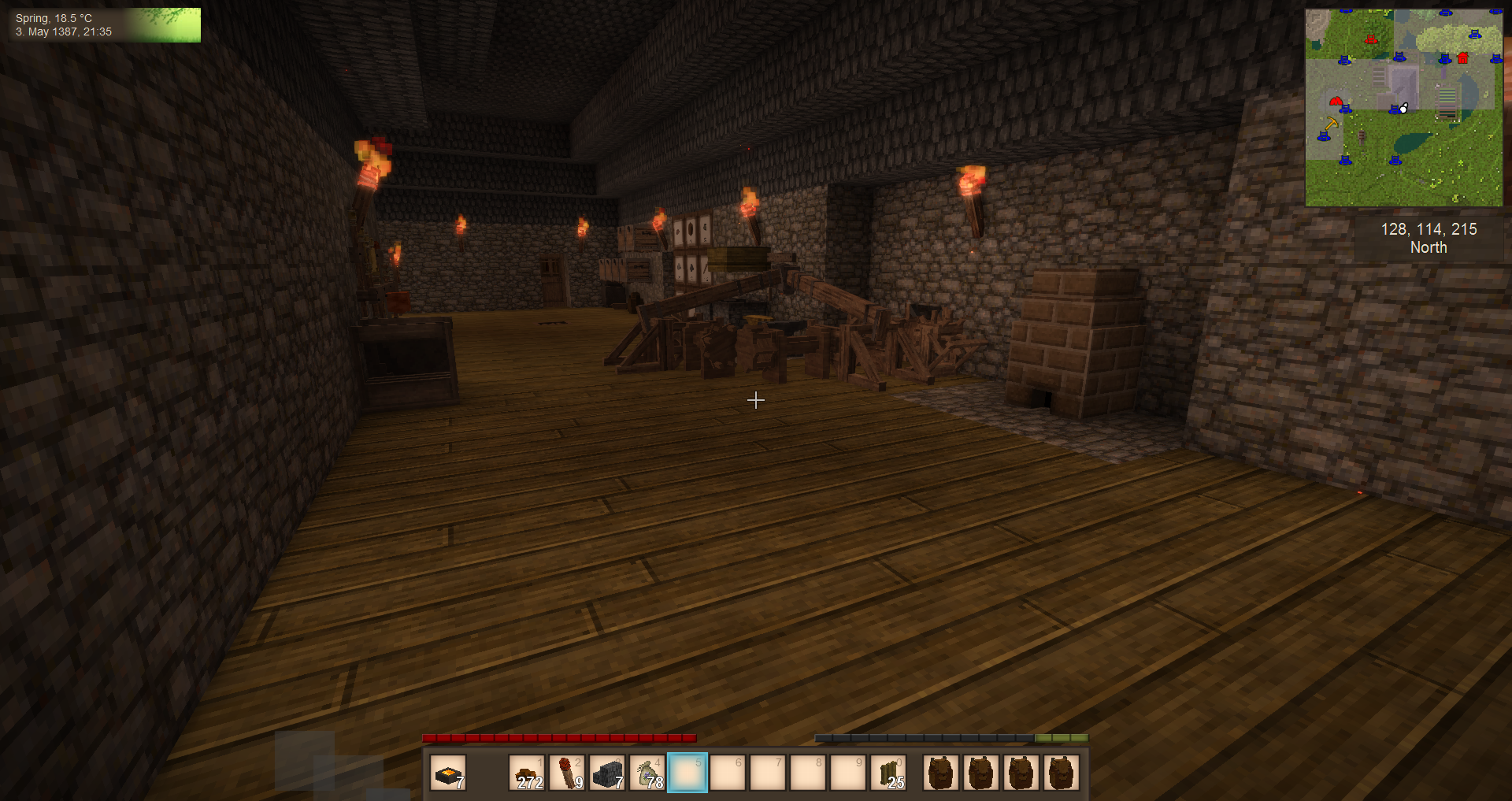
Task: Open the minimap in the corner
Action: click(1403, 108)
